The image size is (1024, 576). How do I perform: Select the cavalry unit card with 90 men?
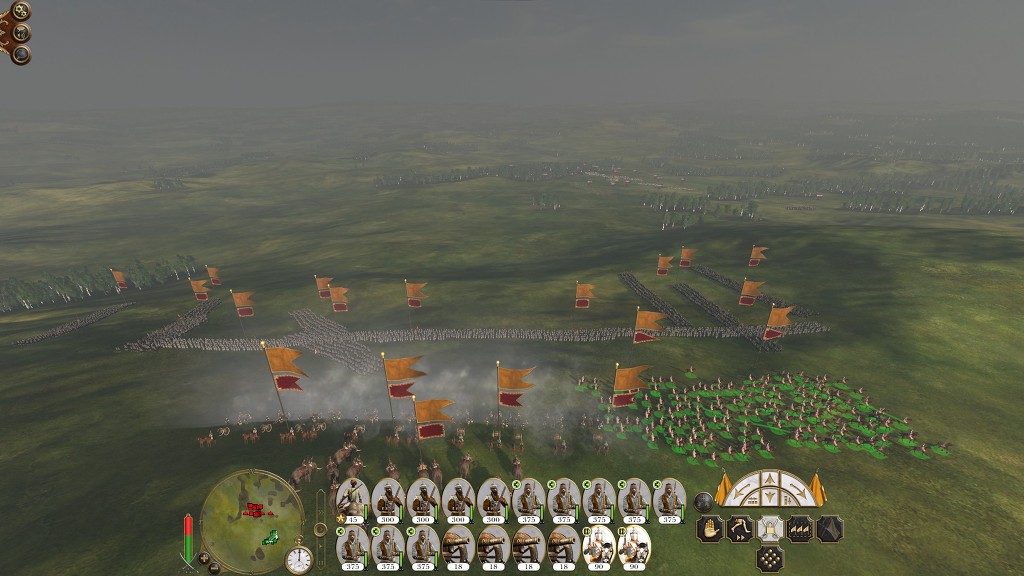(x=598, y=546)
